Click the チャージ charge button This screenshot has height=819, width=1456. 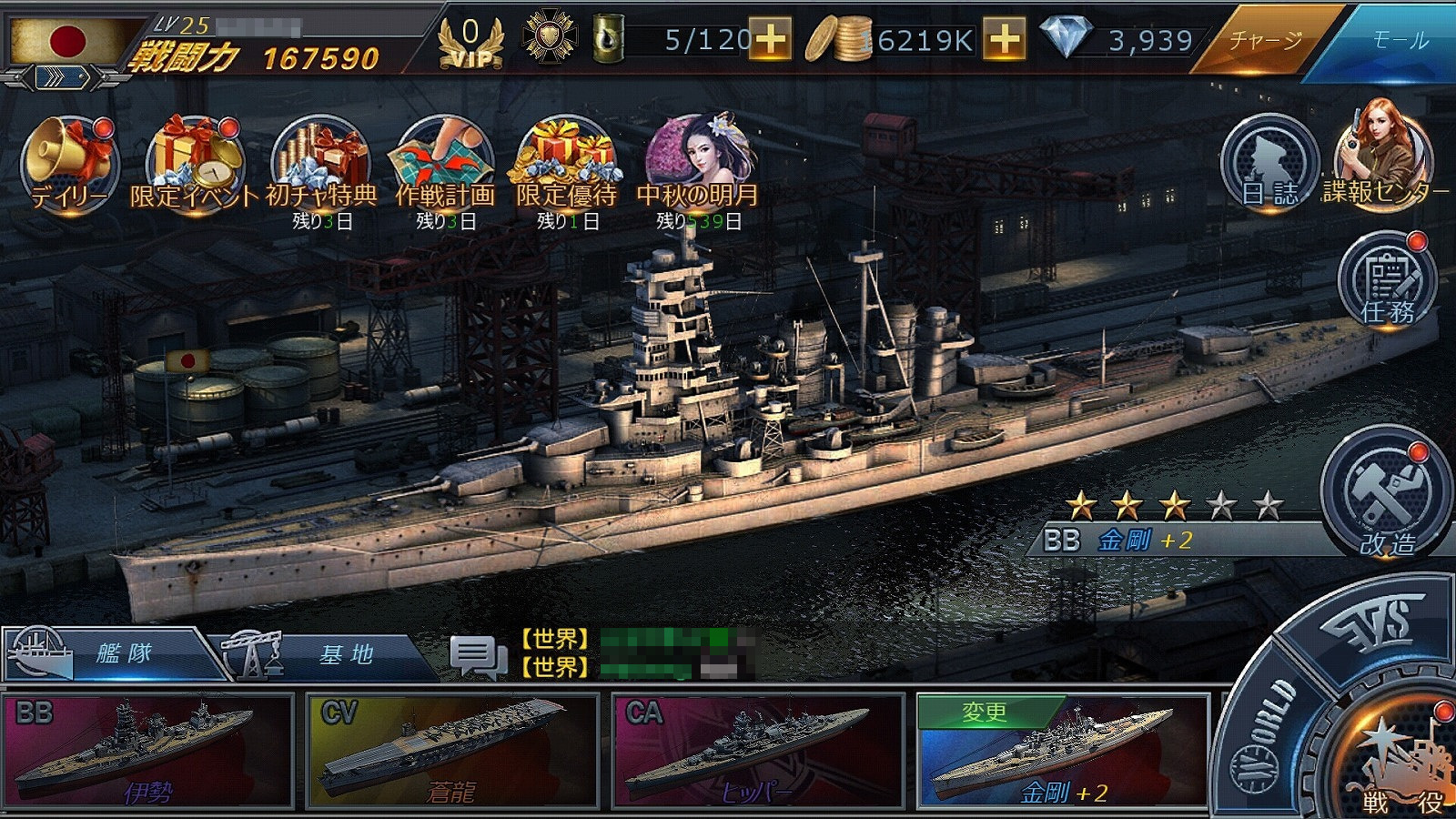pos(1265,40)
